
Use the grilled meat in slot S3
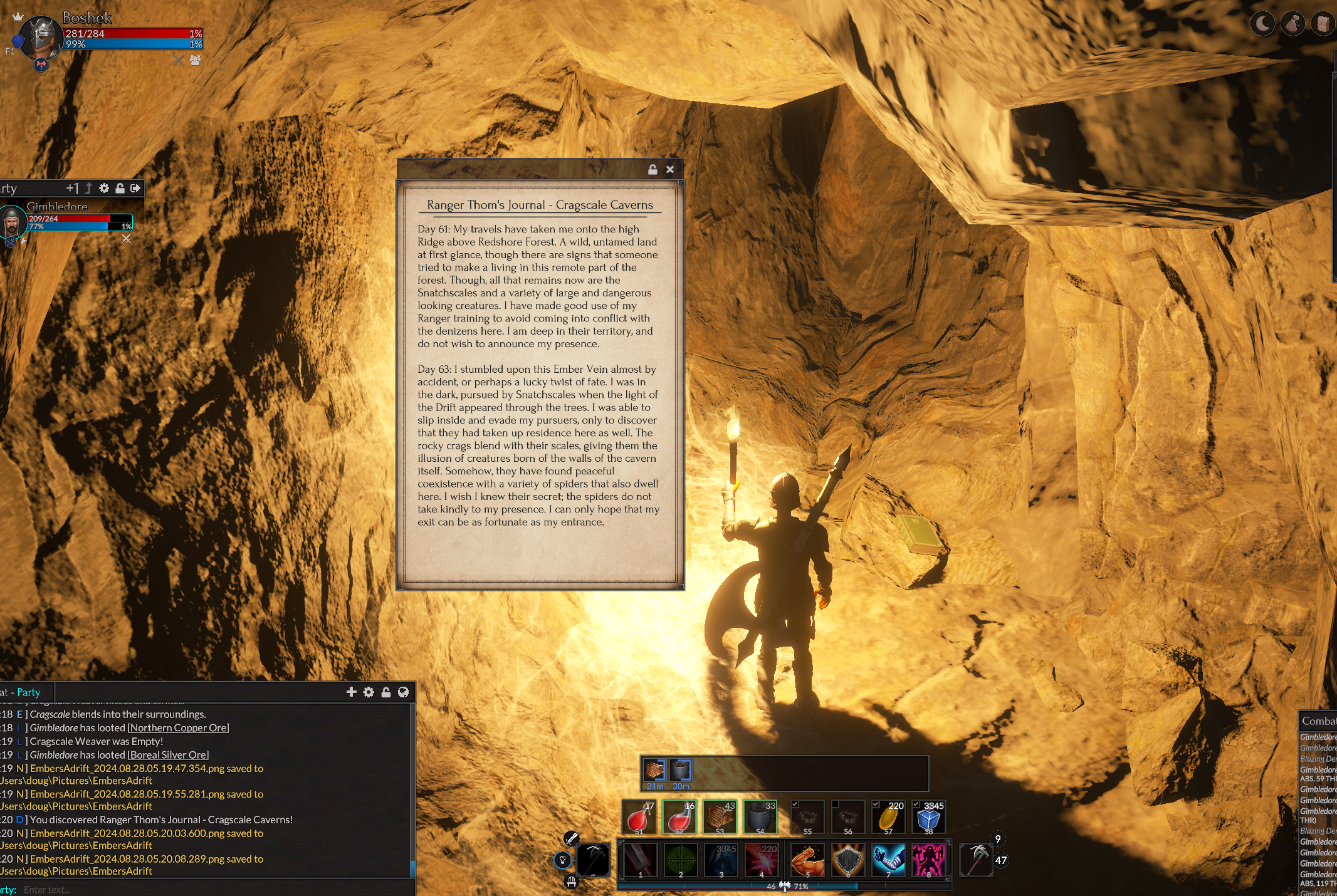tap(720, 817)
